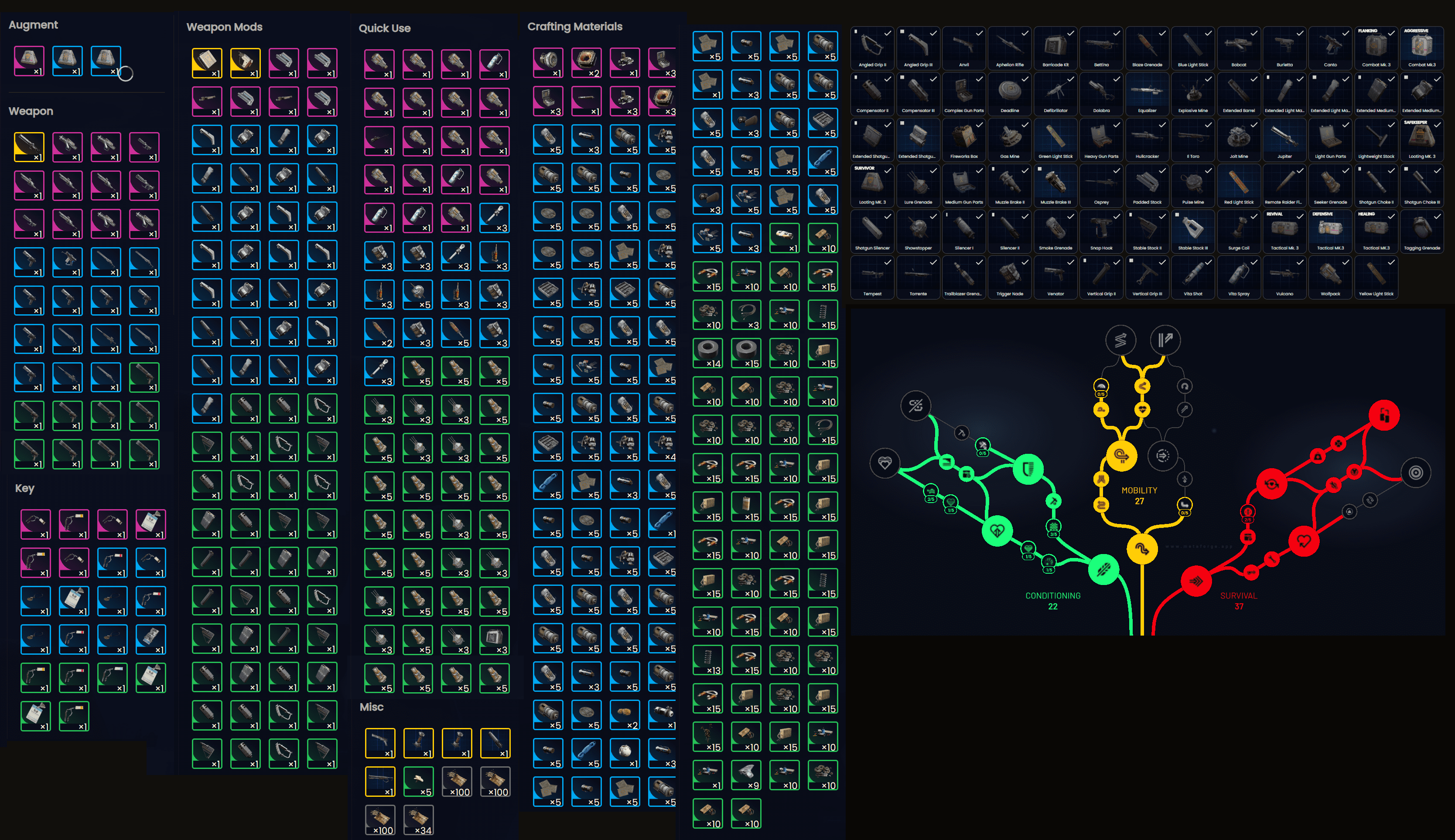Uncheck the Bettina completion checkmark
The height and width of the screenshot is (840, 1455).
[1117, 34]
